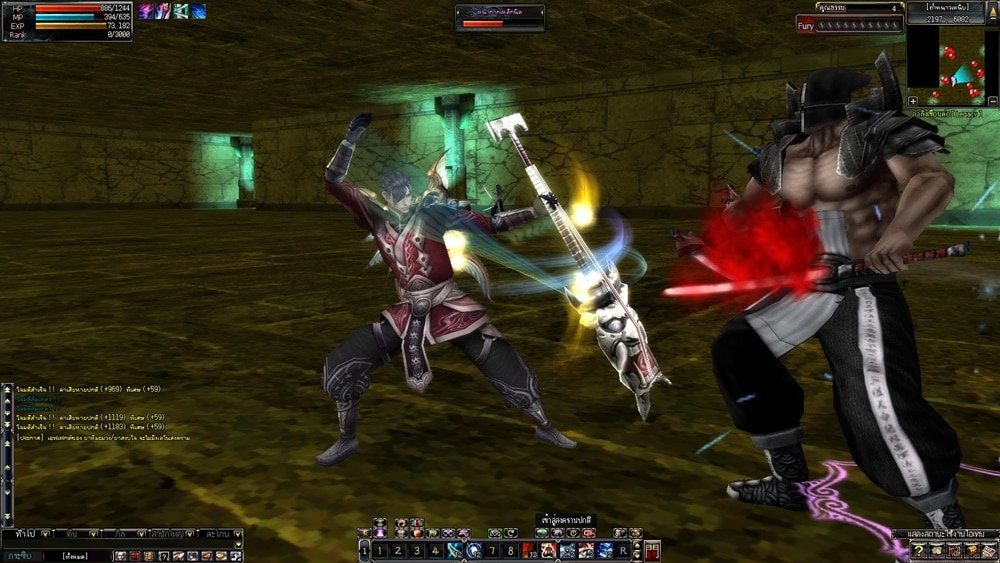This screenshot has height=563, width=1000.
Task: Switch to the ทีม chat tab
Action: click(72, 534)
